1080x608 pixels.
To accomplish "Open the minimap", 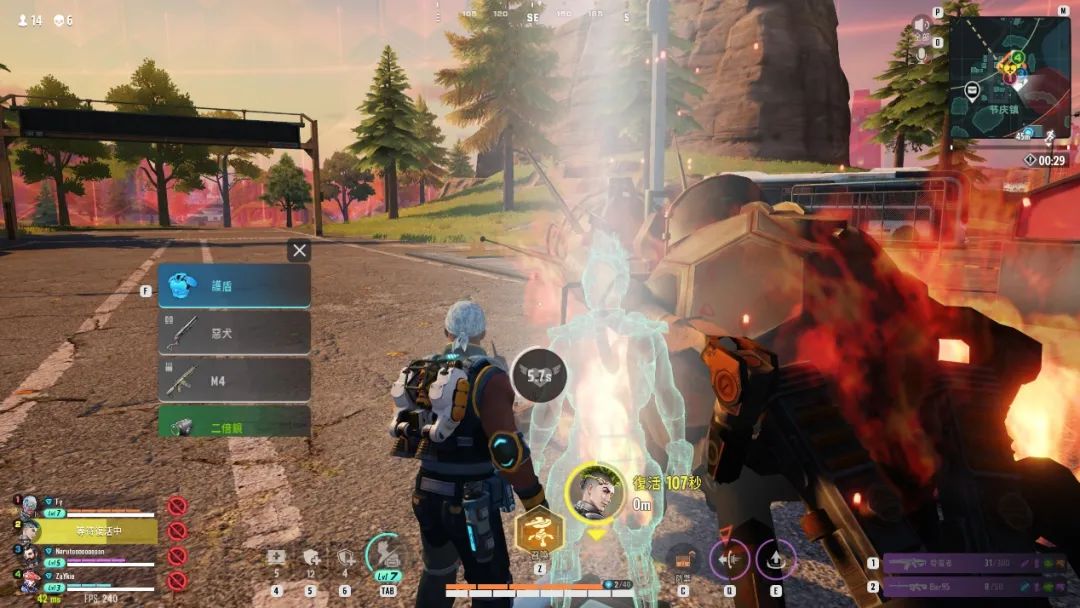I will tap(1009, 76).
